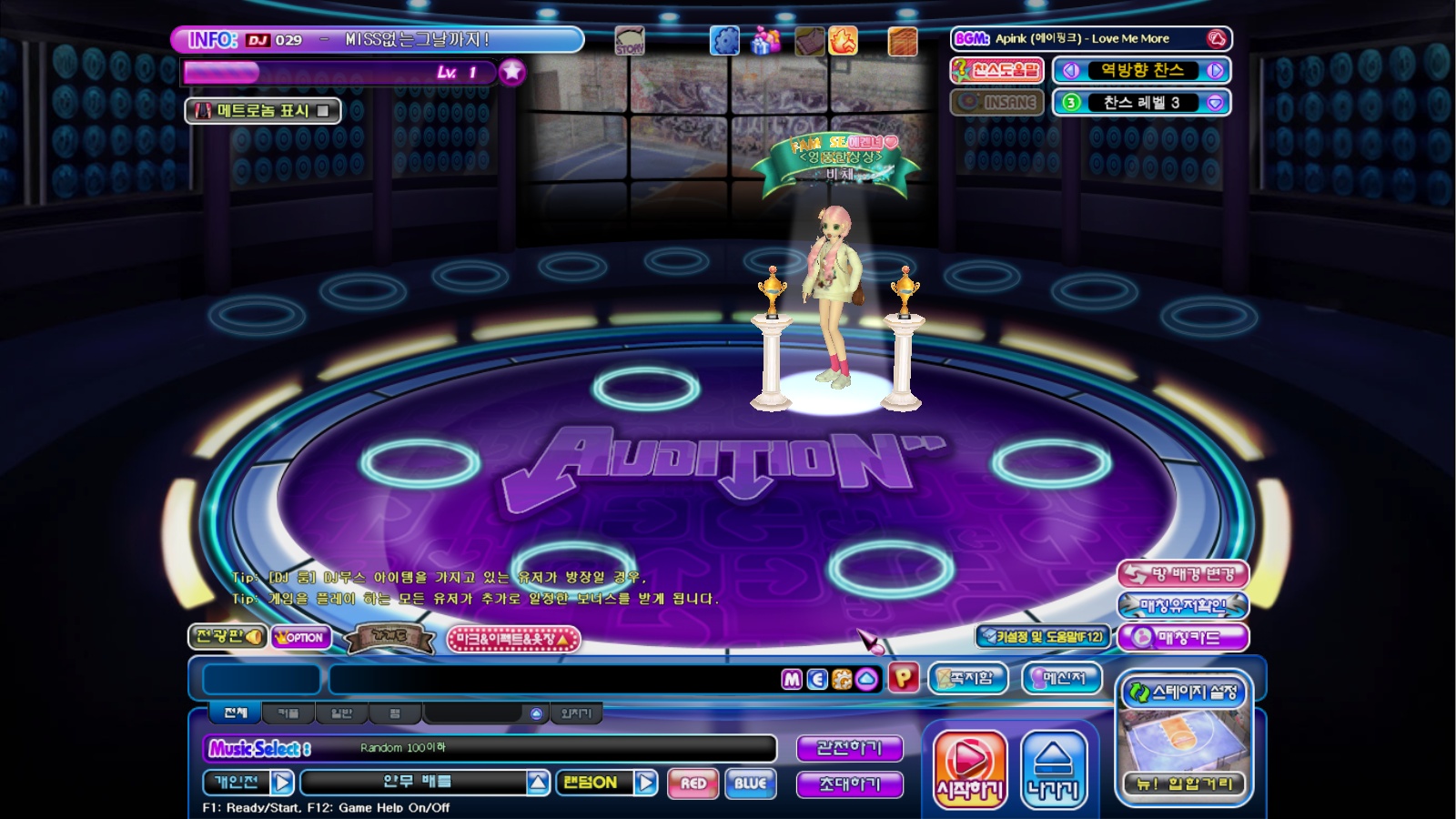Viewport: 1456px width, 819px height.
Task: Open the 찬스도움말 chance help
Action: click(996, 70)
